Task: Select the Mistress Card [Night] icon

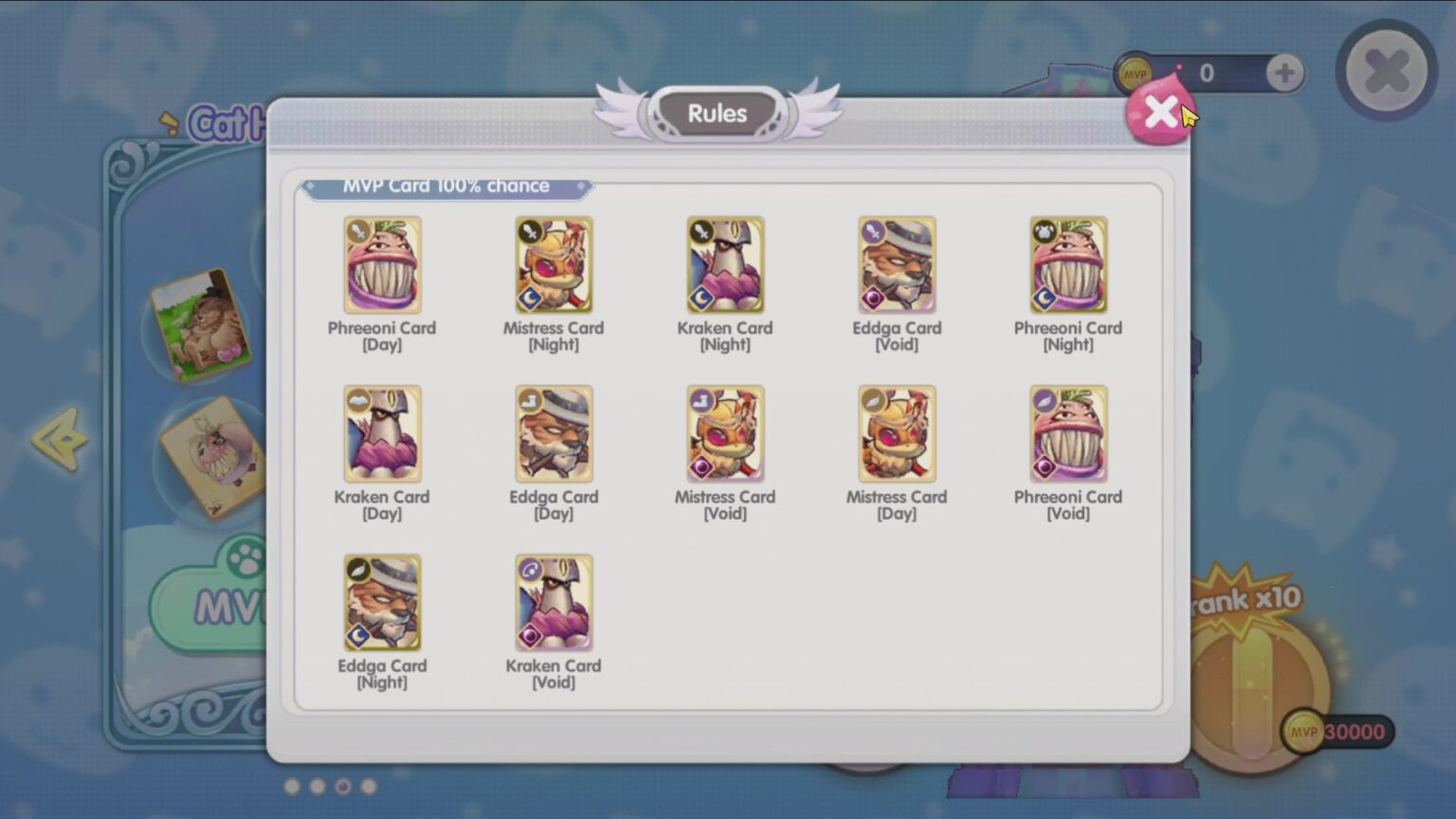Action: point(554,264)
